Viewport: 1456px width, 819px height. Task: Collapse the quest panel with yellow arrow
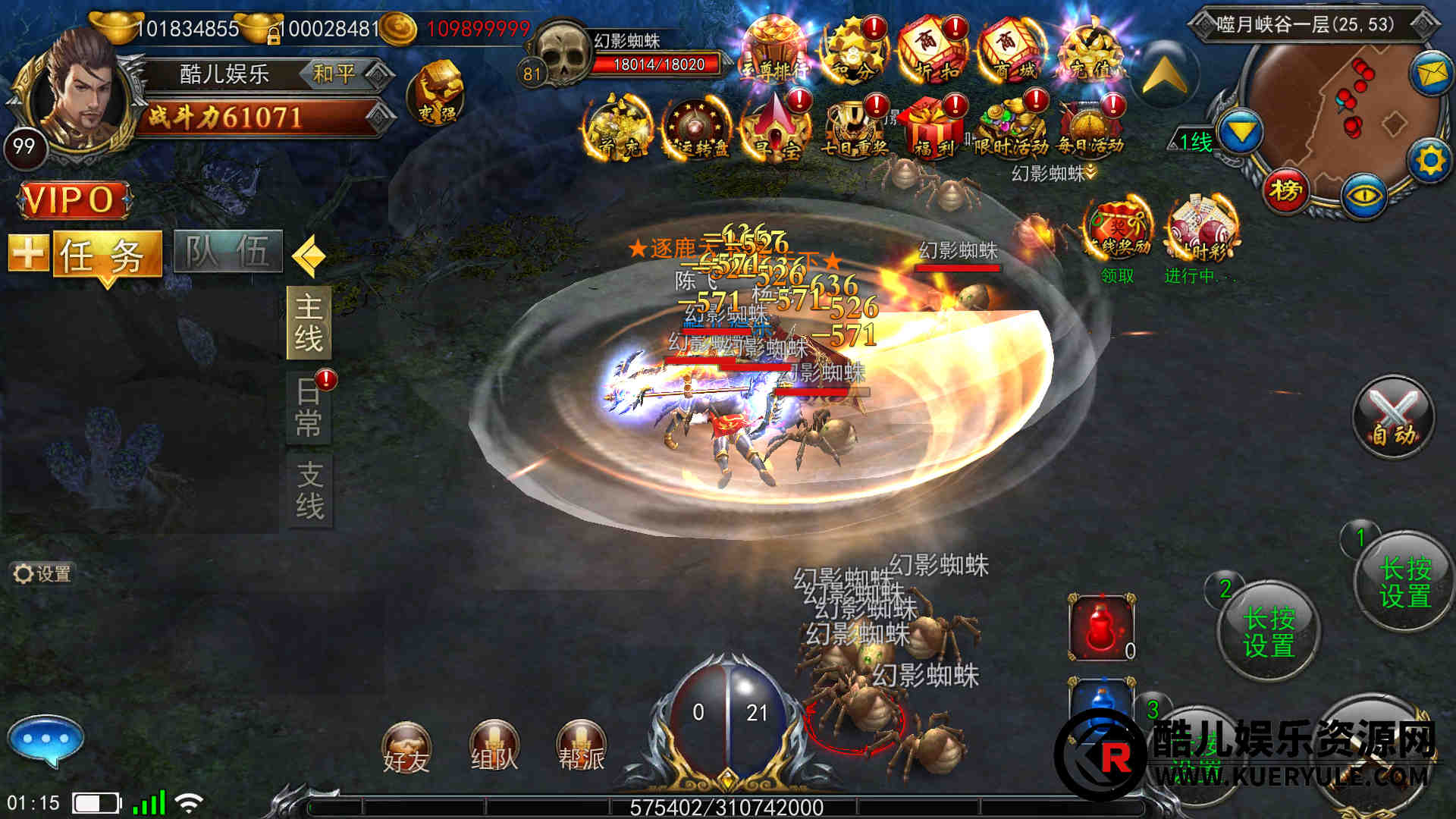pos(309,256)
